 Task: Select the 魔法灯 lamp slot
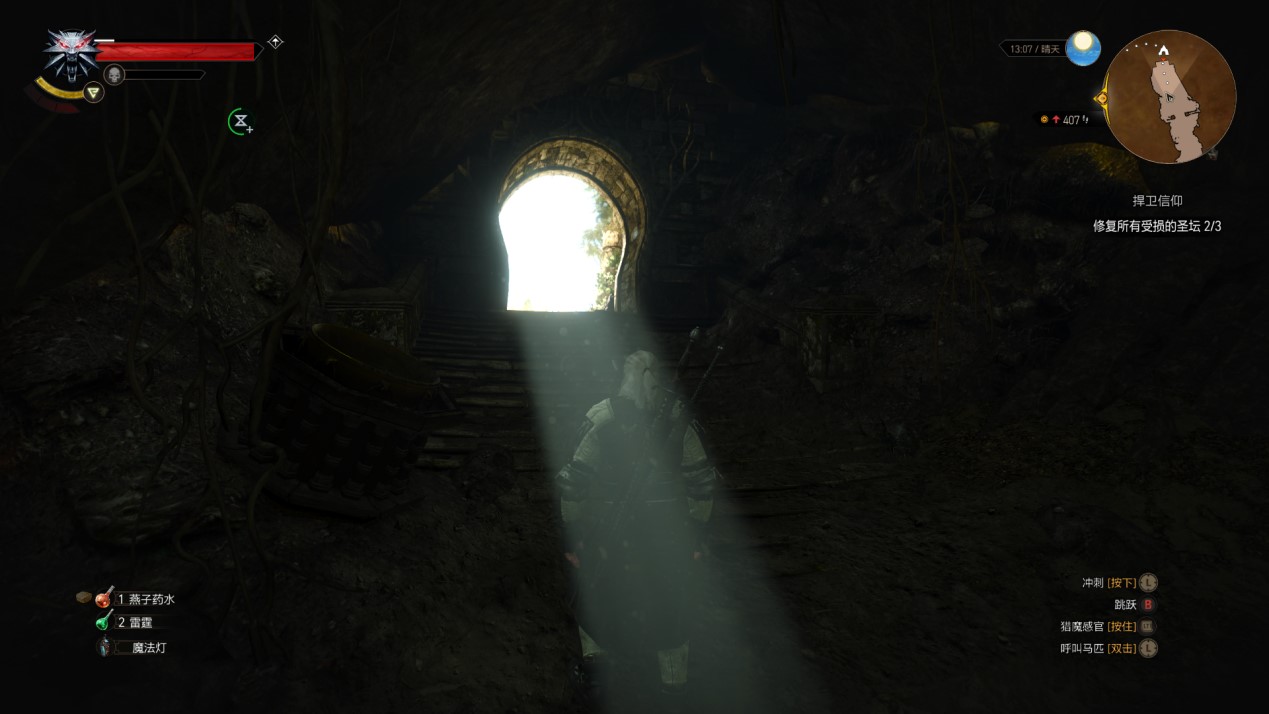(105, 647)
